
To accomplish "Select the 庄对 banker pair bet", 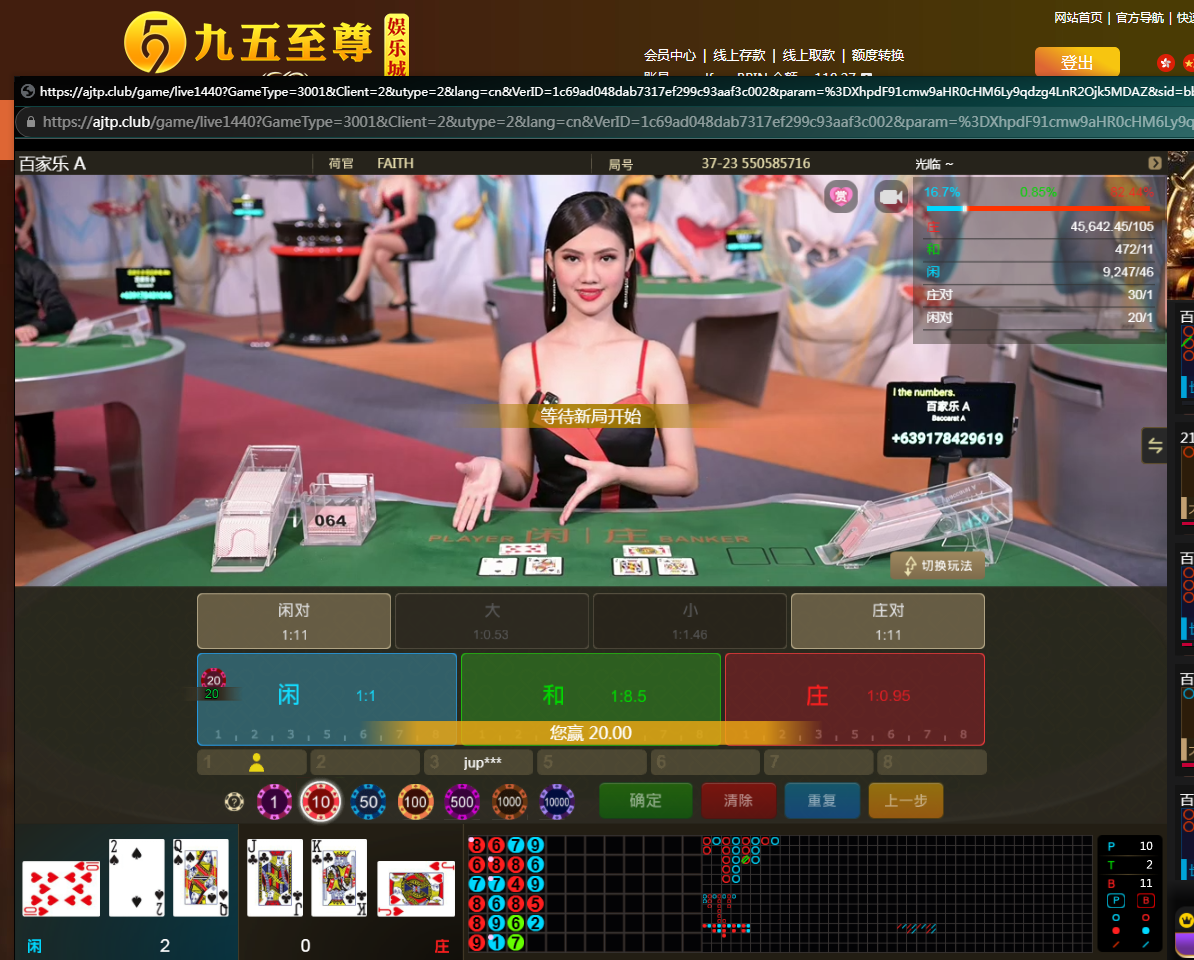I will point(887,621).
